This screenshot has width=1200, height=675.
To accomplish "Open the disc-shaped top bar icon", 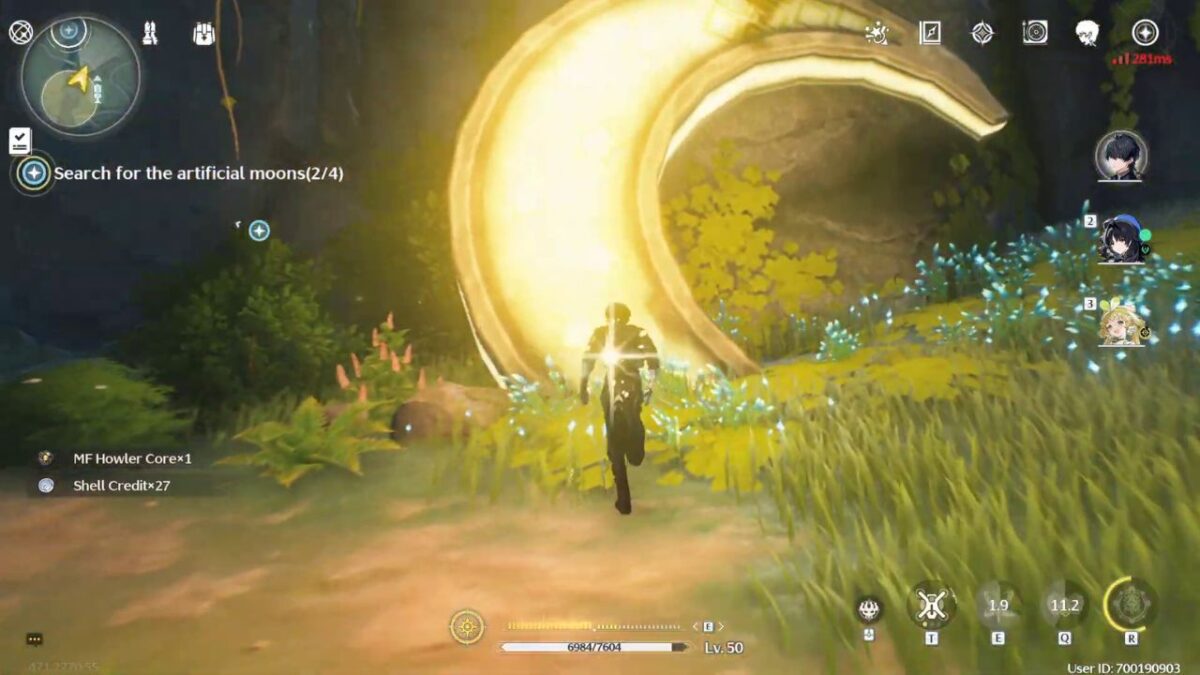I will tap(1035, 33).
